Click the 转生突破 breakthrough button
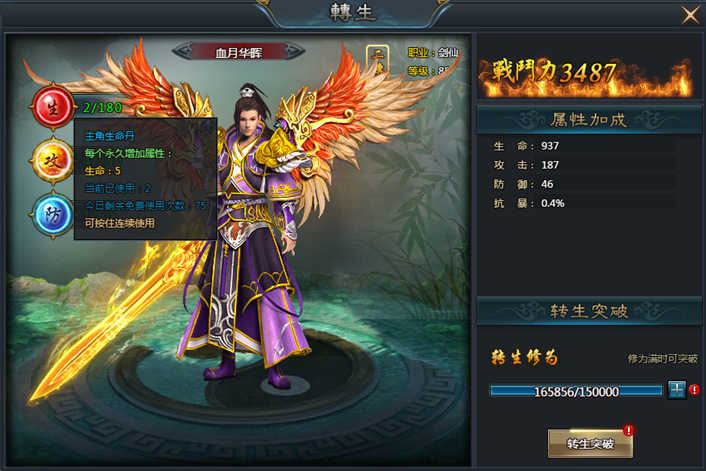The image size is (706, 471). tap(590, 442)
